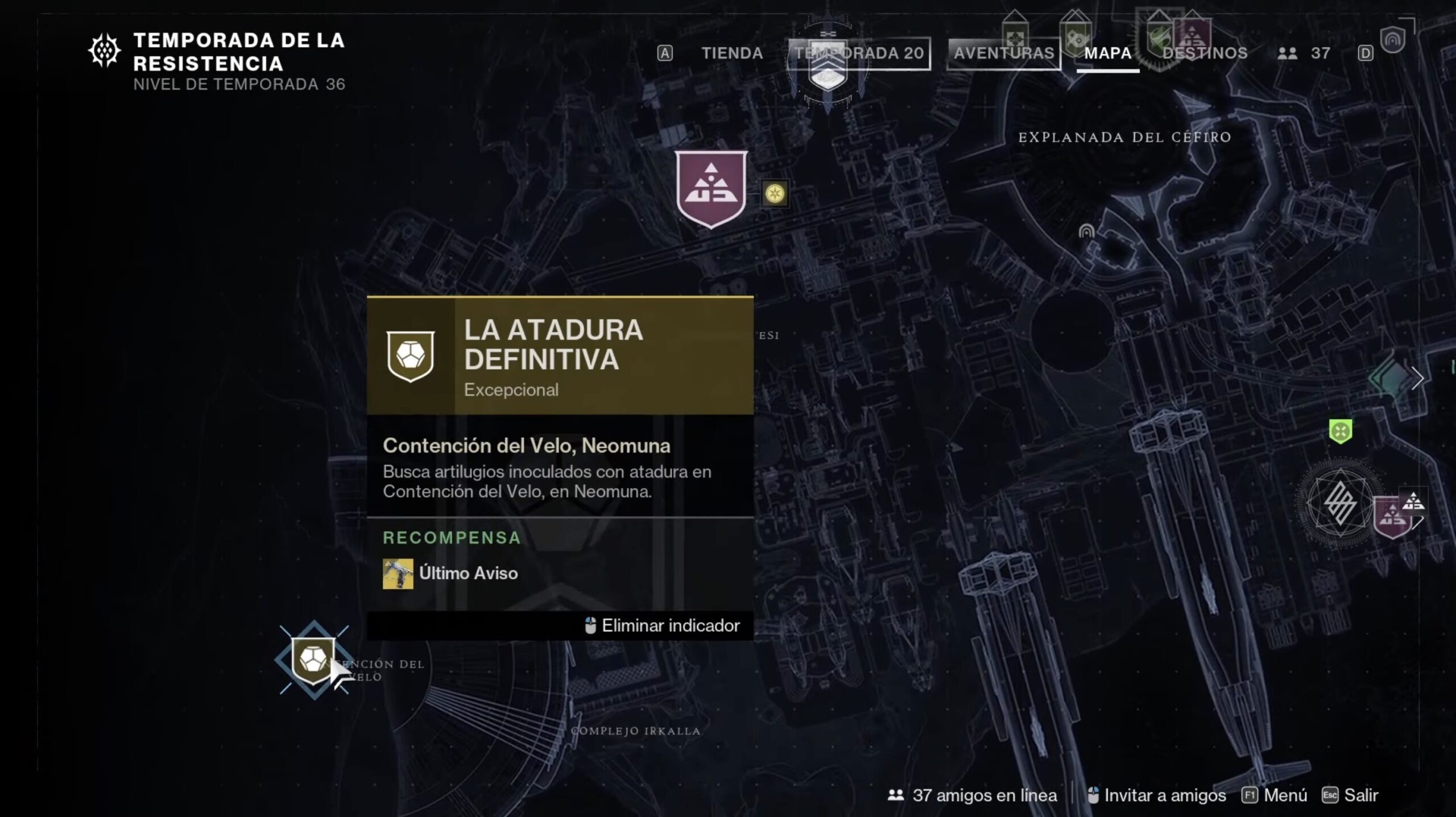Open the friends roster showing 37
The width and height of the screenshot is (1456, 817).
pos(1304,53)
